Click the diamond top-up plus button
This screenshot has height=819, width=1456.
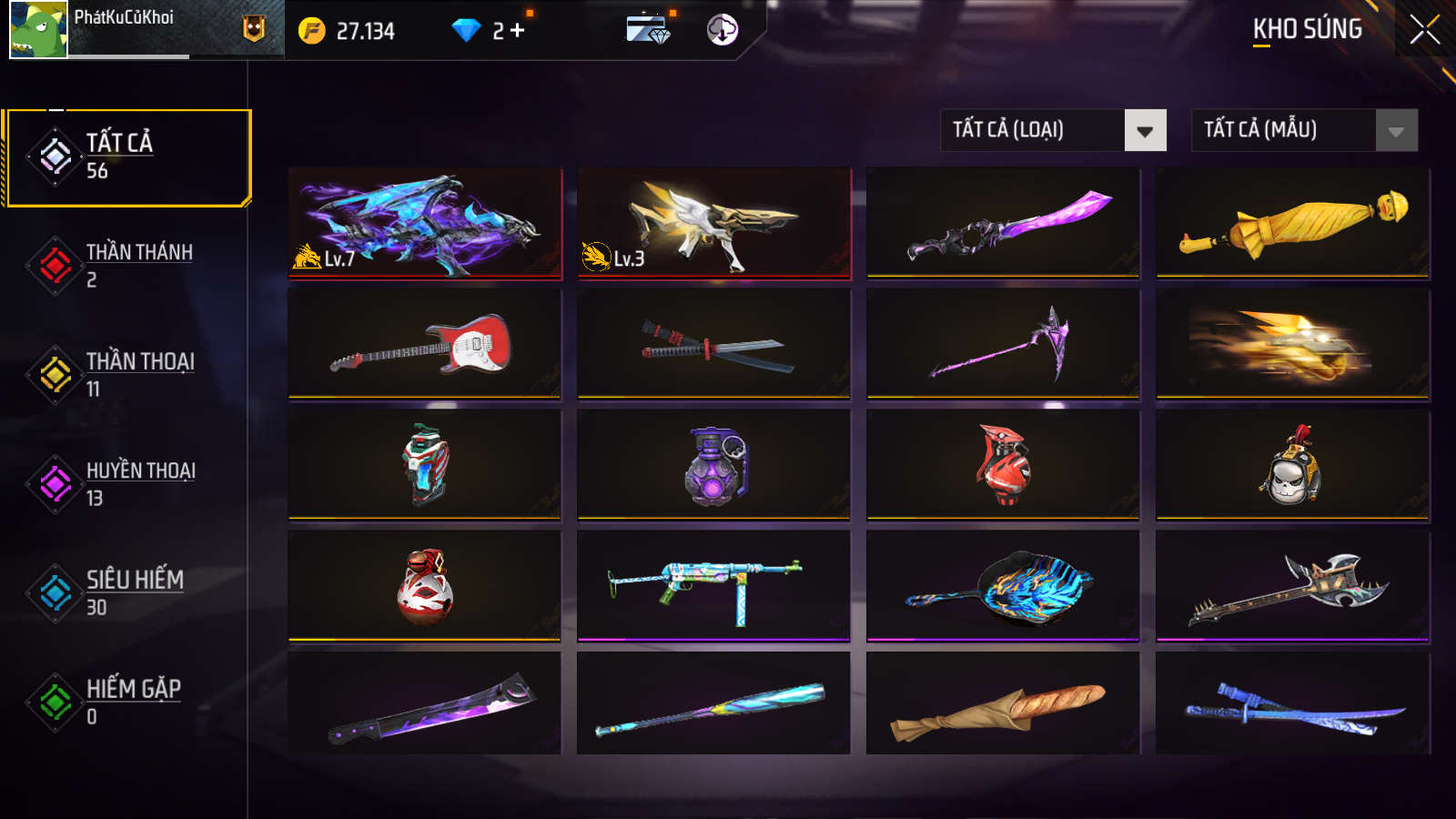click(x=517, y=29)
